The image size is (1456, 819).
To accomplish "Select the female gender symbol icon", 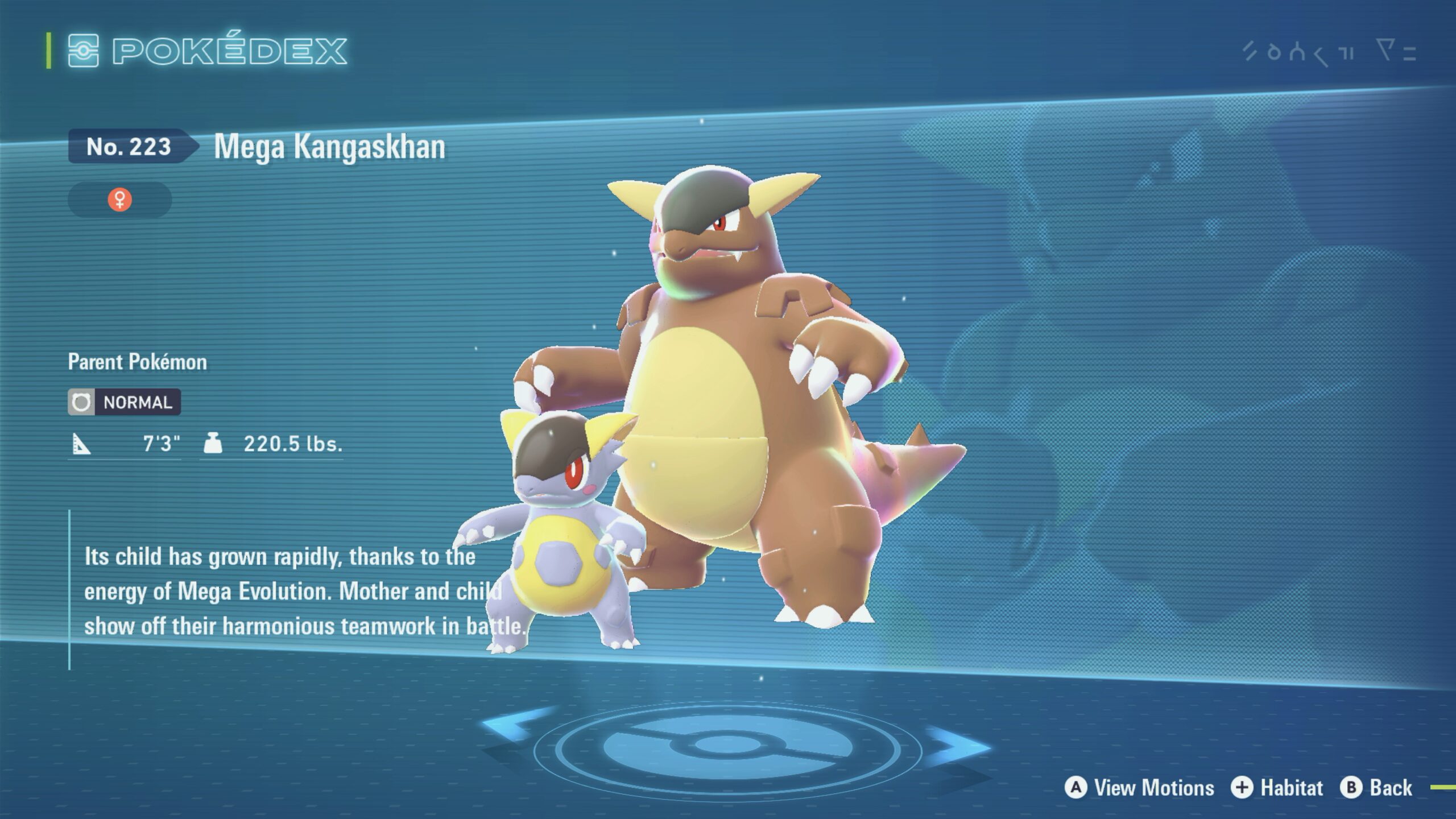I will coord(119,200).
